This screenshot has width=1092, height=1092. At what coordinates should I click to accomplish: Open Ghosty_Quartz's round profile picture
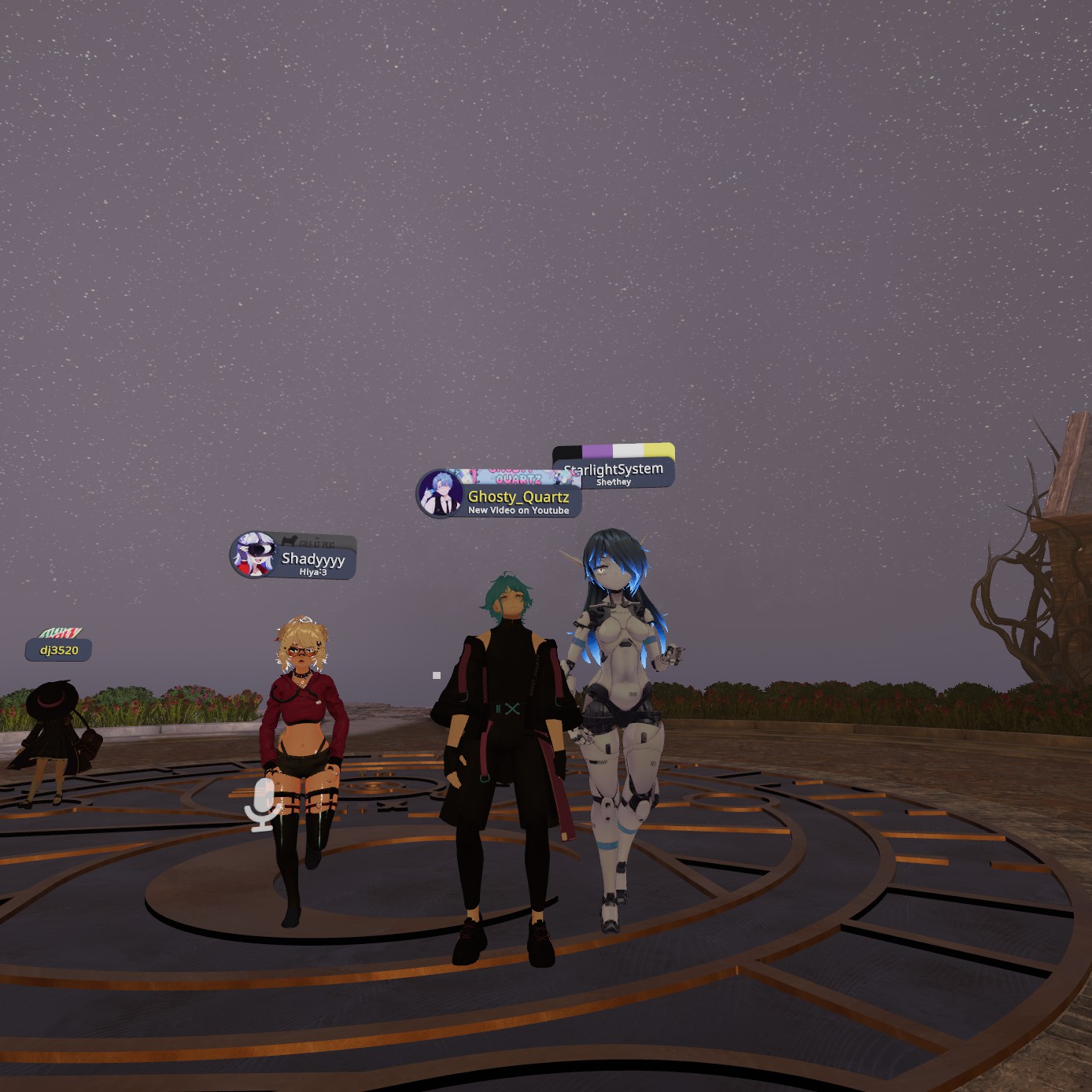(440, 493)
